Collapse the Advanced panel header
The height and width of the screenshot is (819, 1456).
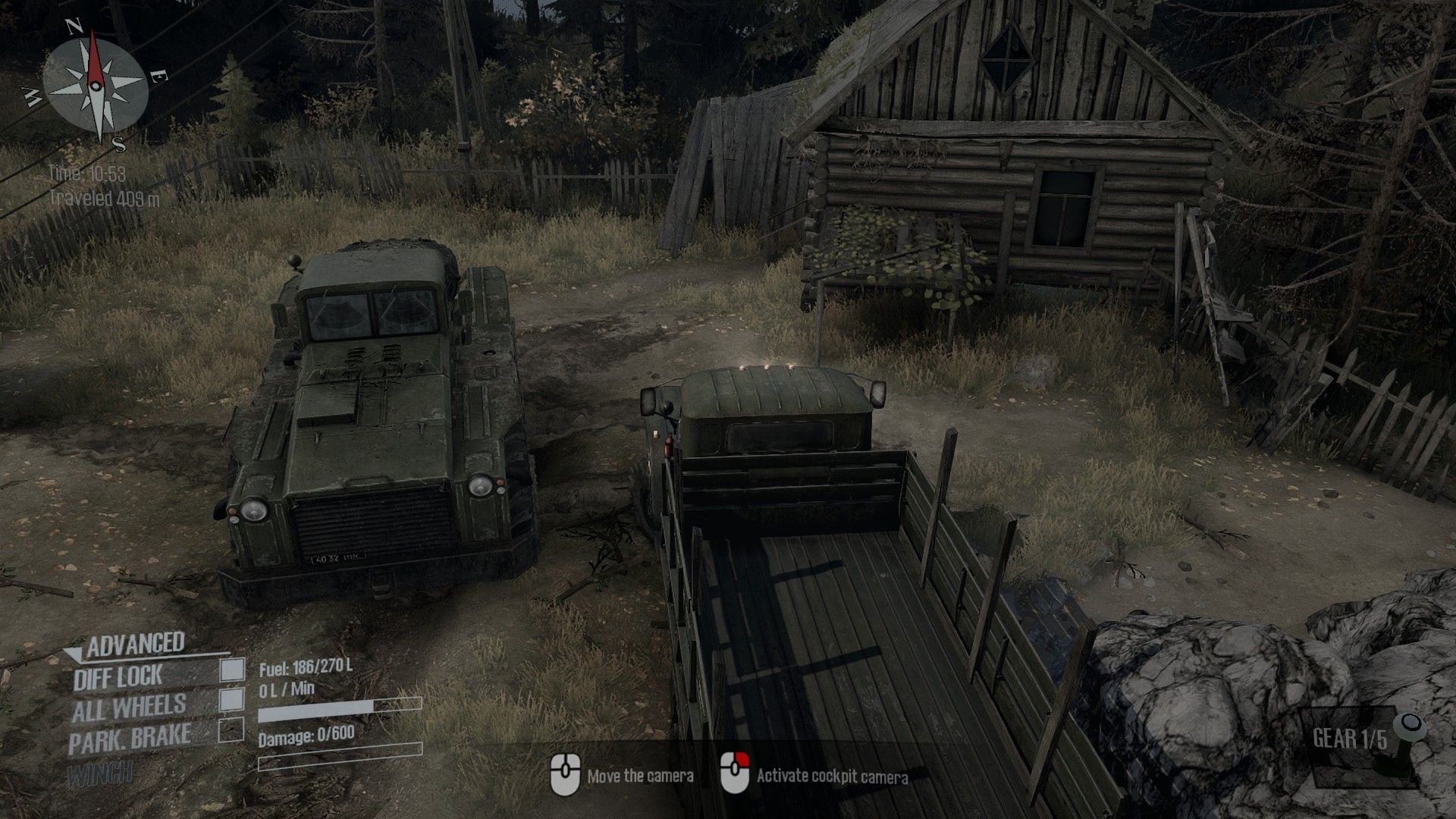pyautogui.click(x=135, y=645)
